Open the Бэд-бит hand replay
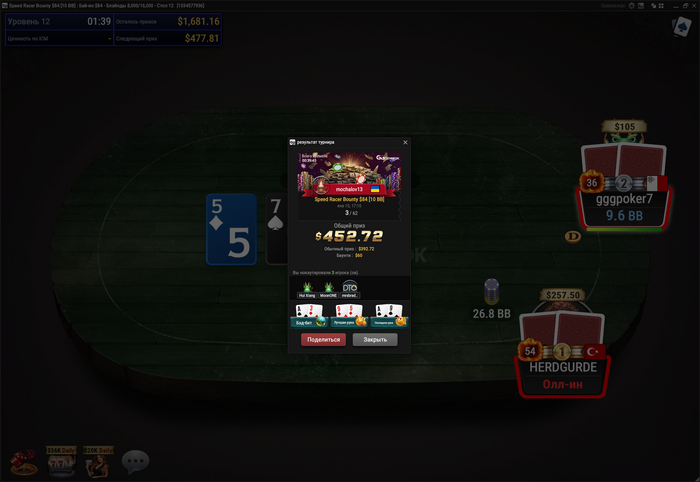 [x=309, y=316]
